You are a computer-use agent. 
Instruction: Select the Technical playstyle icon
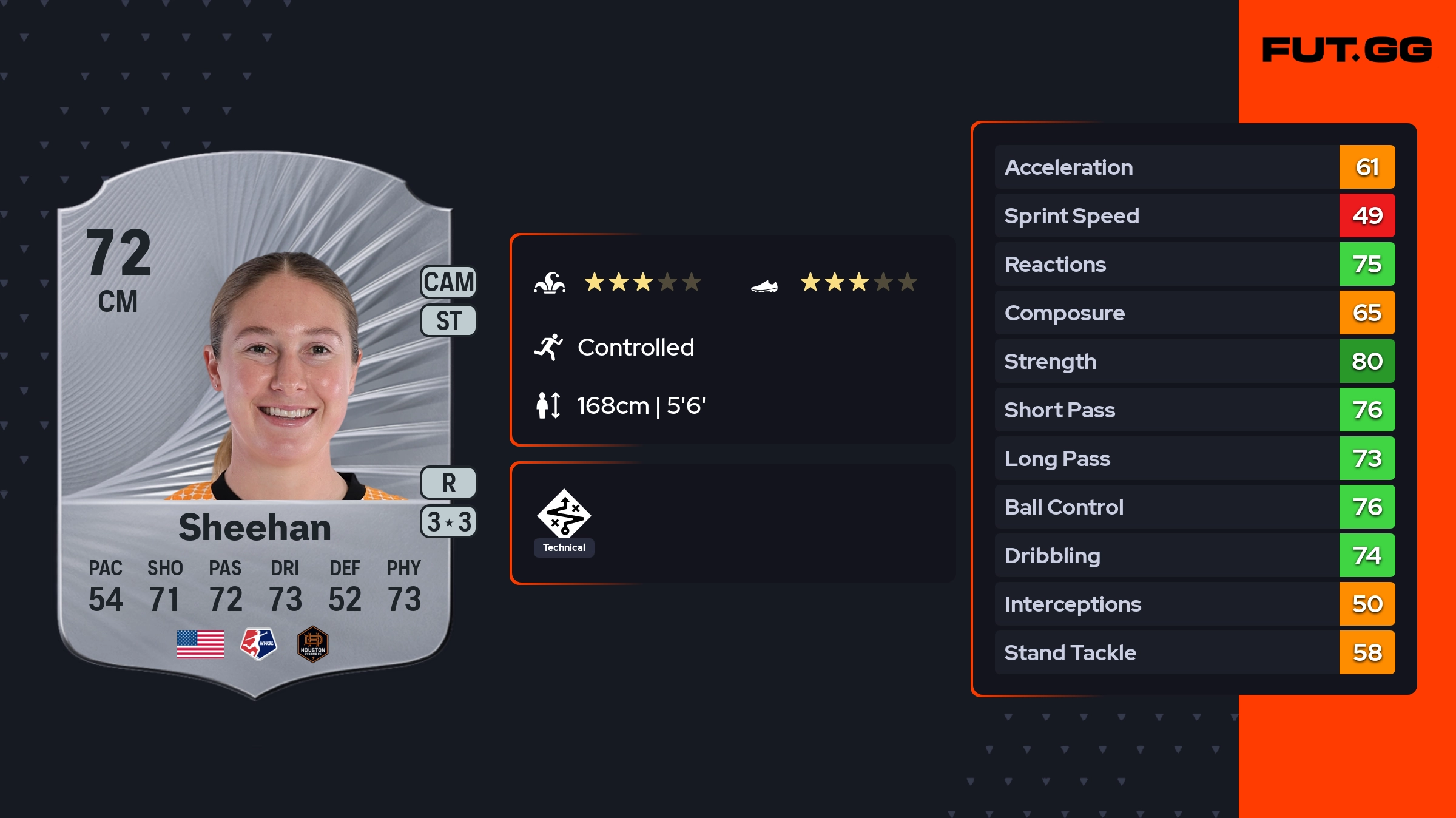[x=564, y=514]
